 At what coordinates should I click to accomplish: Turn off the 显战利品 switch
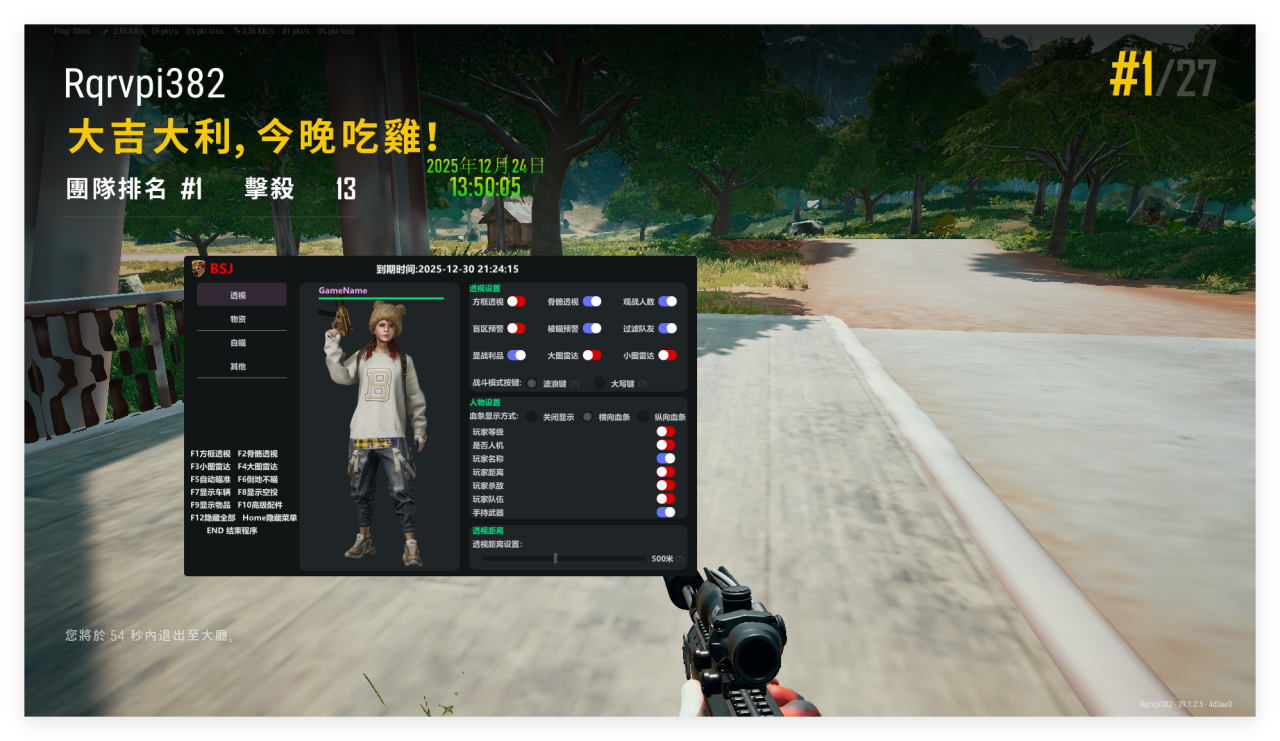[516, 355]
